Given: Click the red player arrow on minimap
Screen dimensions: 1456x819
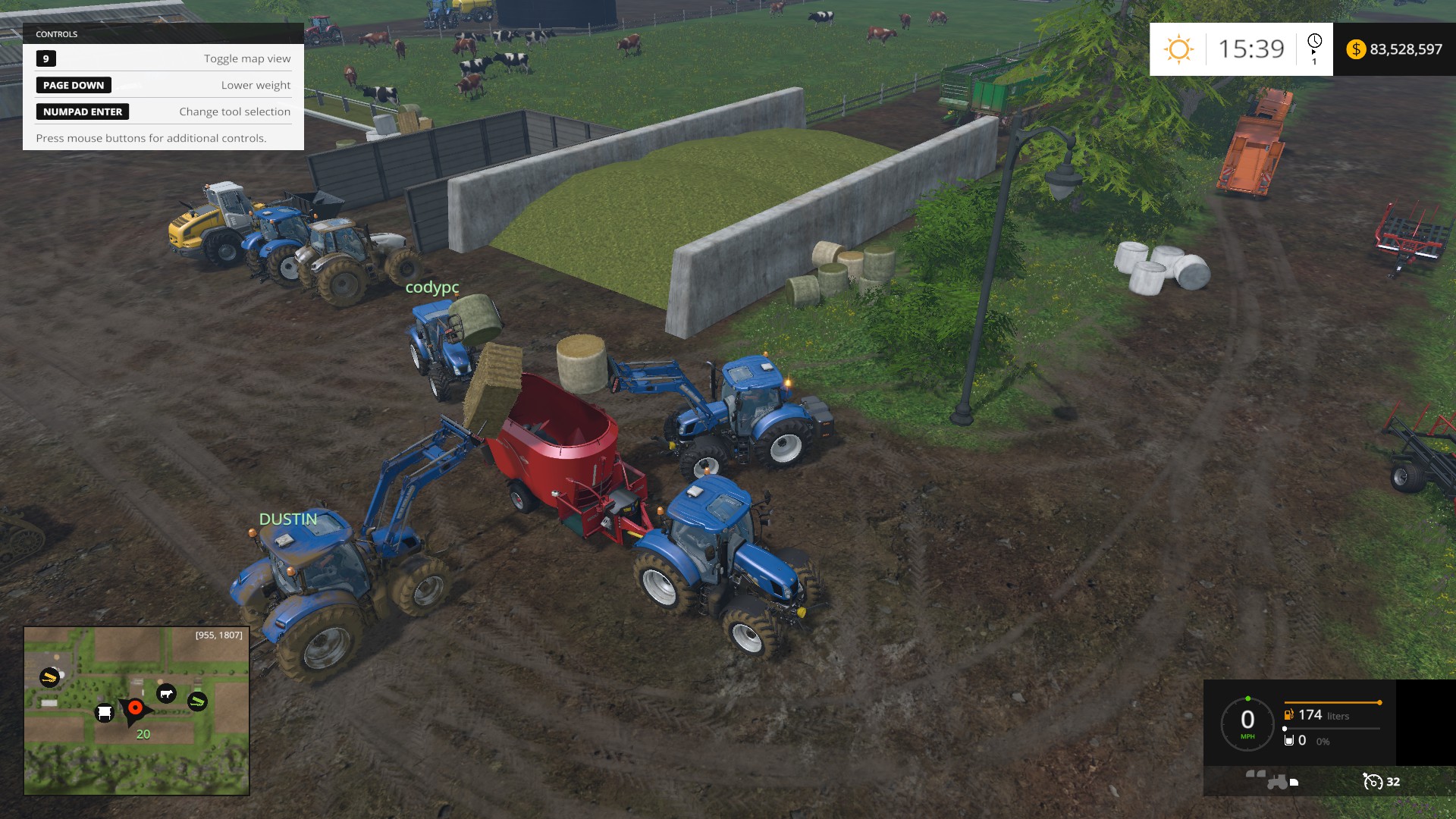Looking at the screenshot, I should [x=135, y=708].
